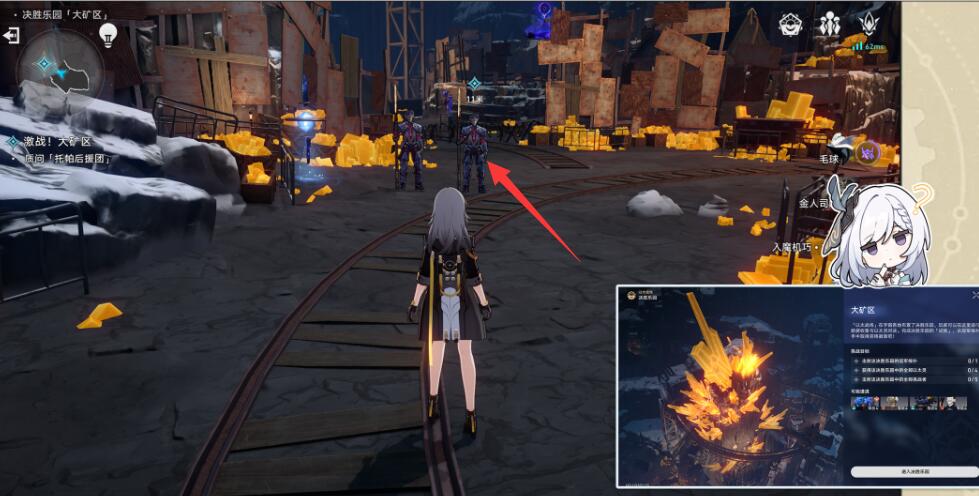Activate the purple crossed-blades skill icon

[x=868, y=152]
